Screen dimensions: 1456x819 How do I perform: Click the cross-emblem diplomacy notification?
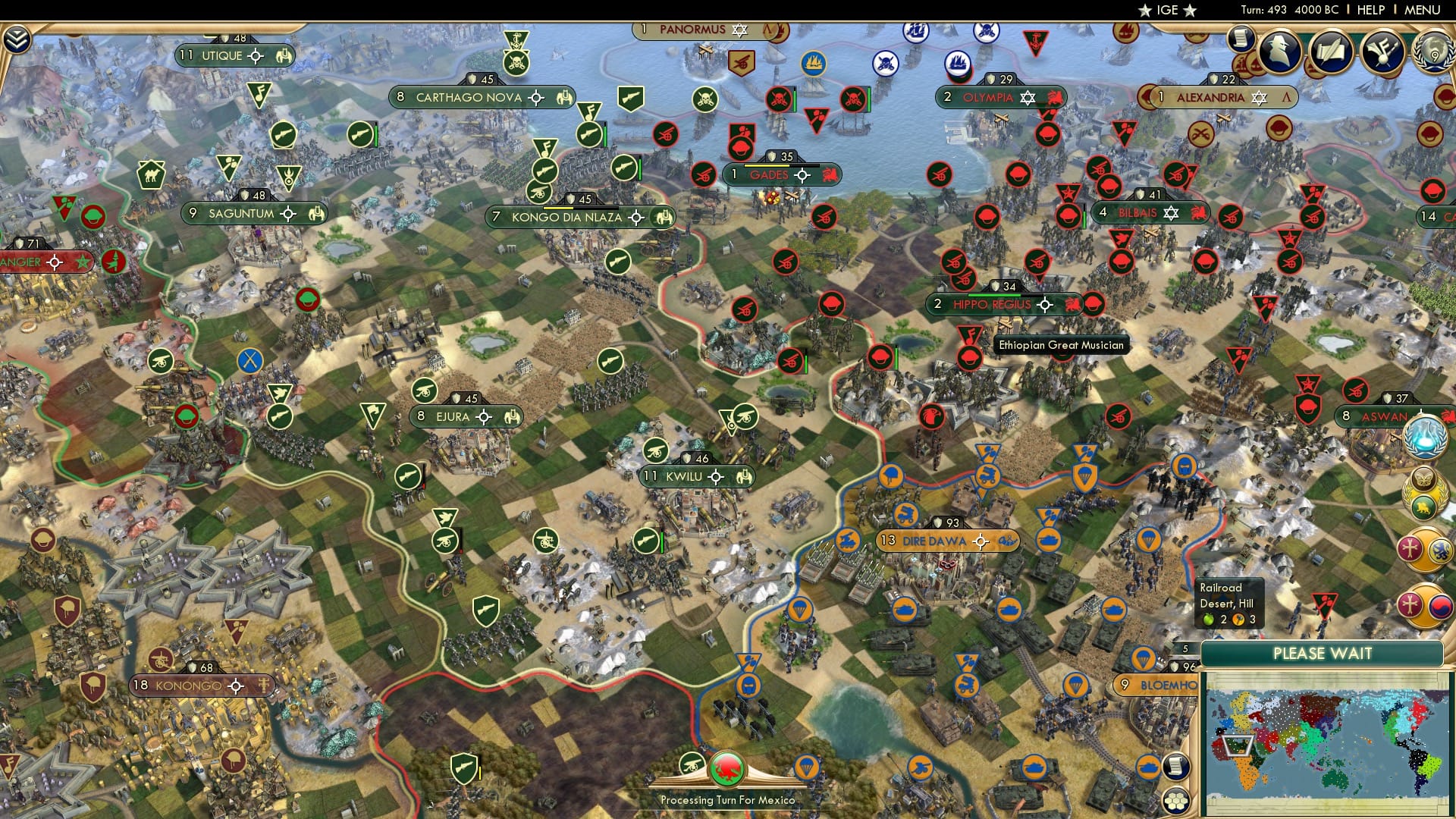(1410, 549)
